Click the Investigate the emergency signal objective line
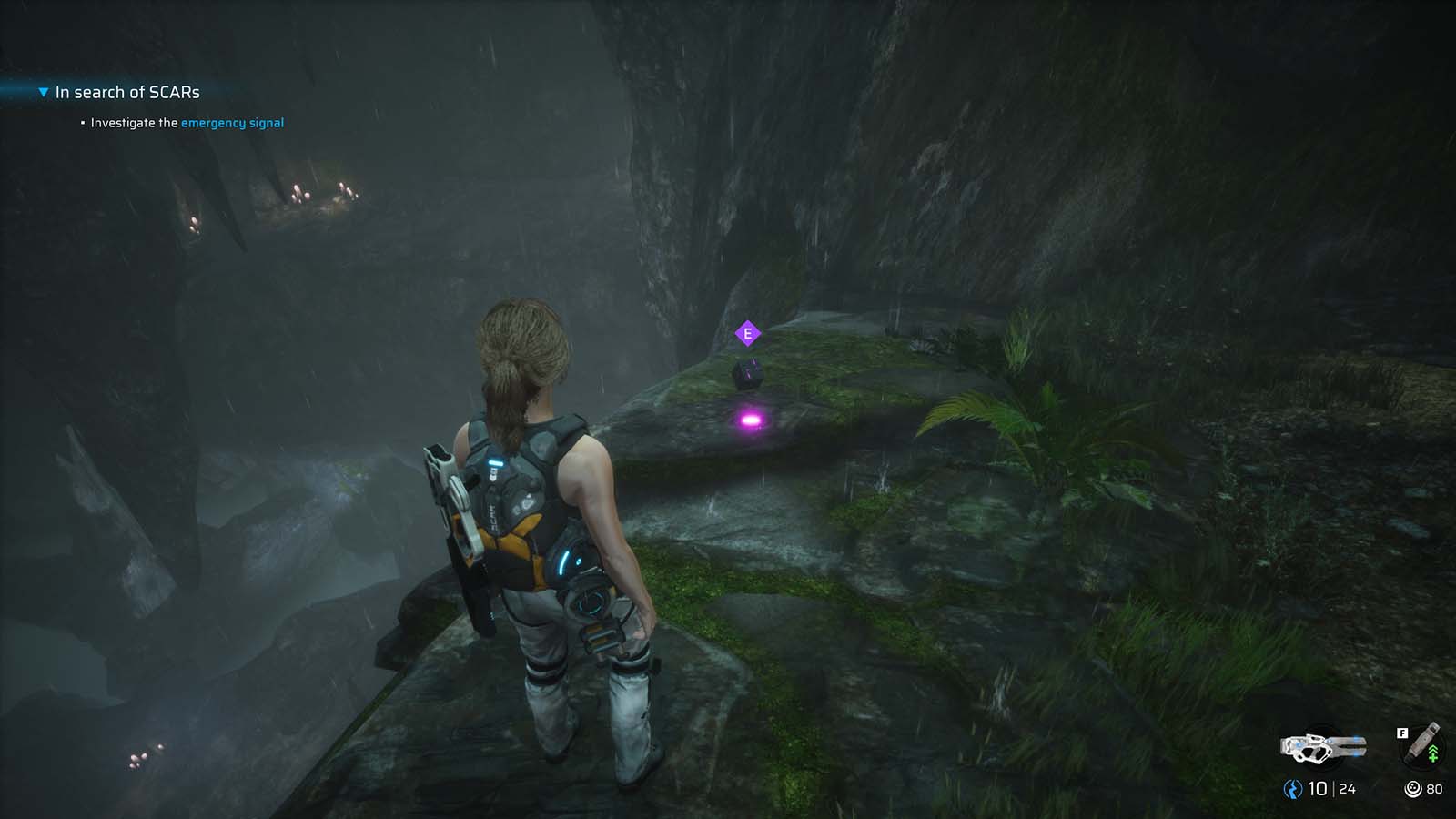 point(185,122)
